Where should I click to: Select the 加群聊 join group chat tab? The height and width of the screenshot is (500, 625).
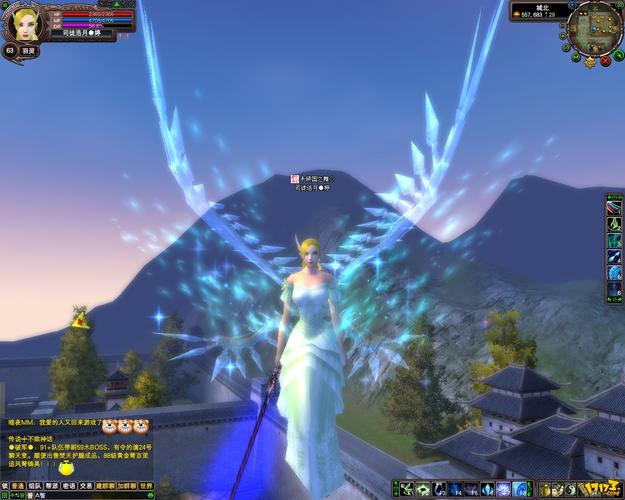126,484
